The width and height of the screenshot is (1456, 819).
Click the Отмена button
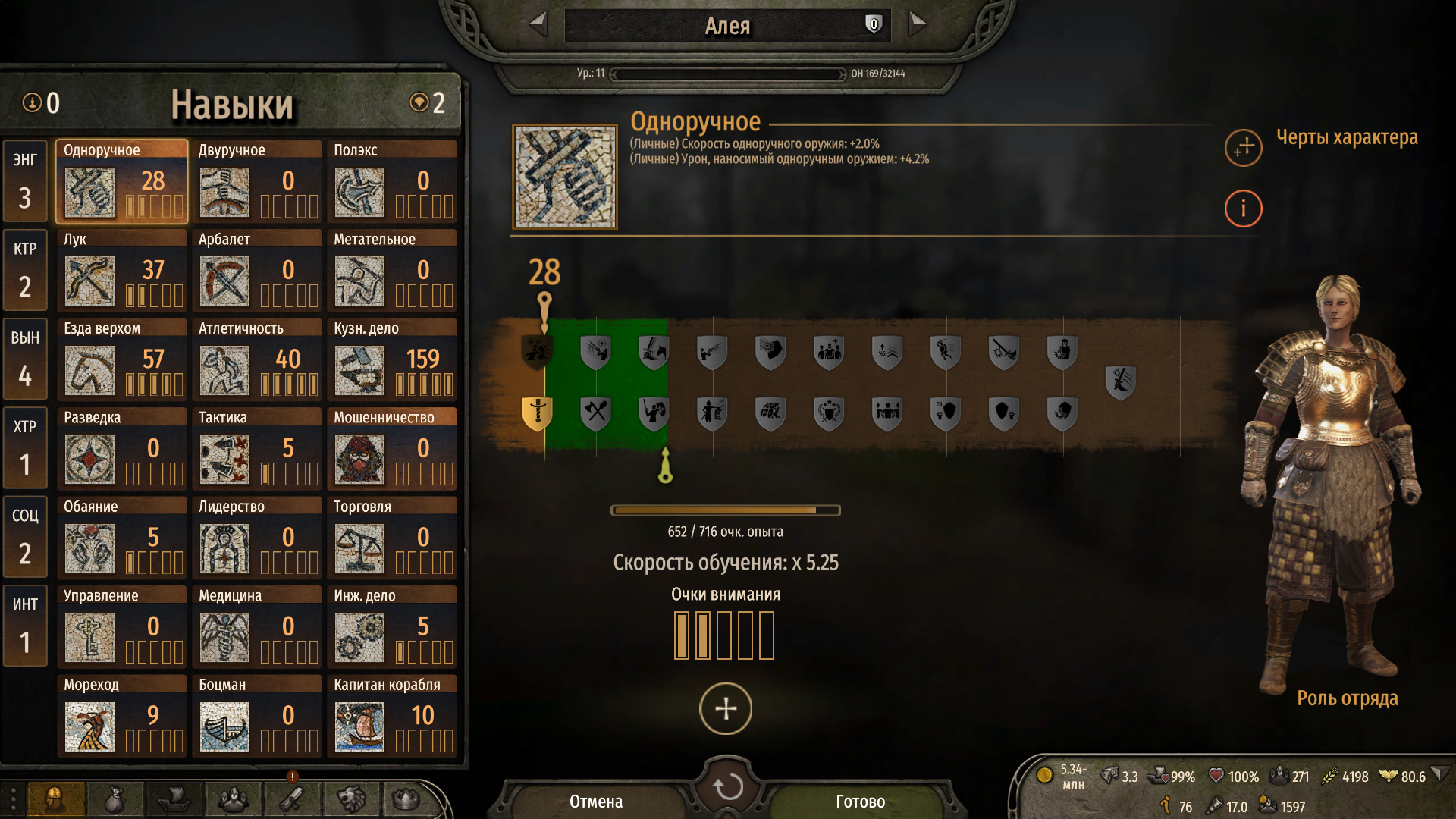pos(596,802)
